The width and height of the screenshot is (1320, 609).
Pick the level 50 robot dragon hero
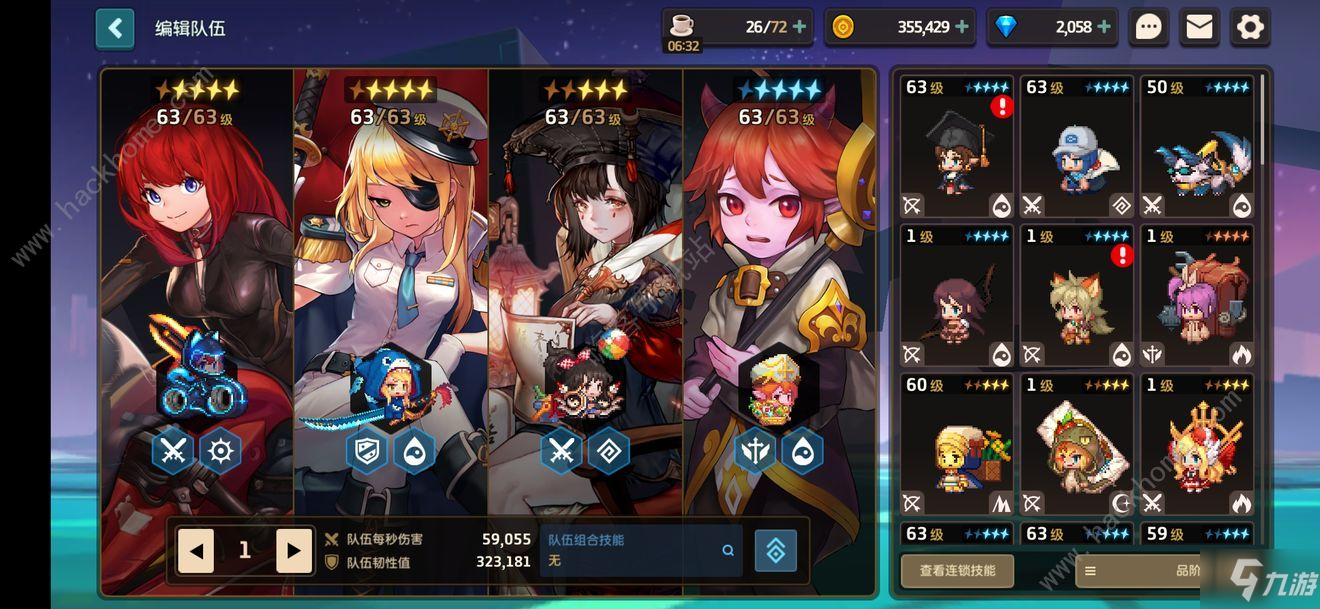[x=1197, y=147]
